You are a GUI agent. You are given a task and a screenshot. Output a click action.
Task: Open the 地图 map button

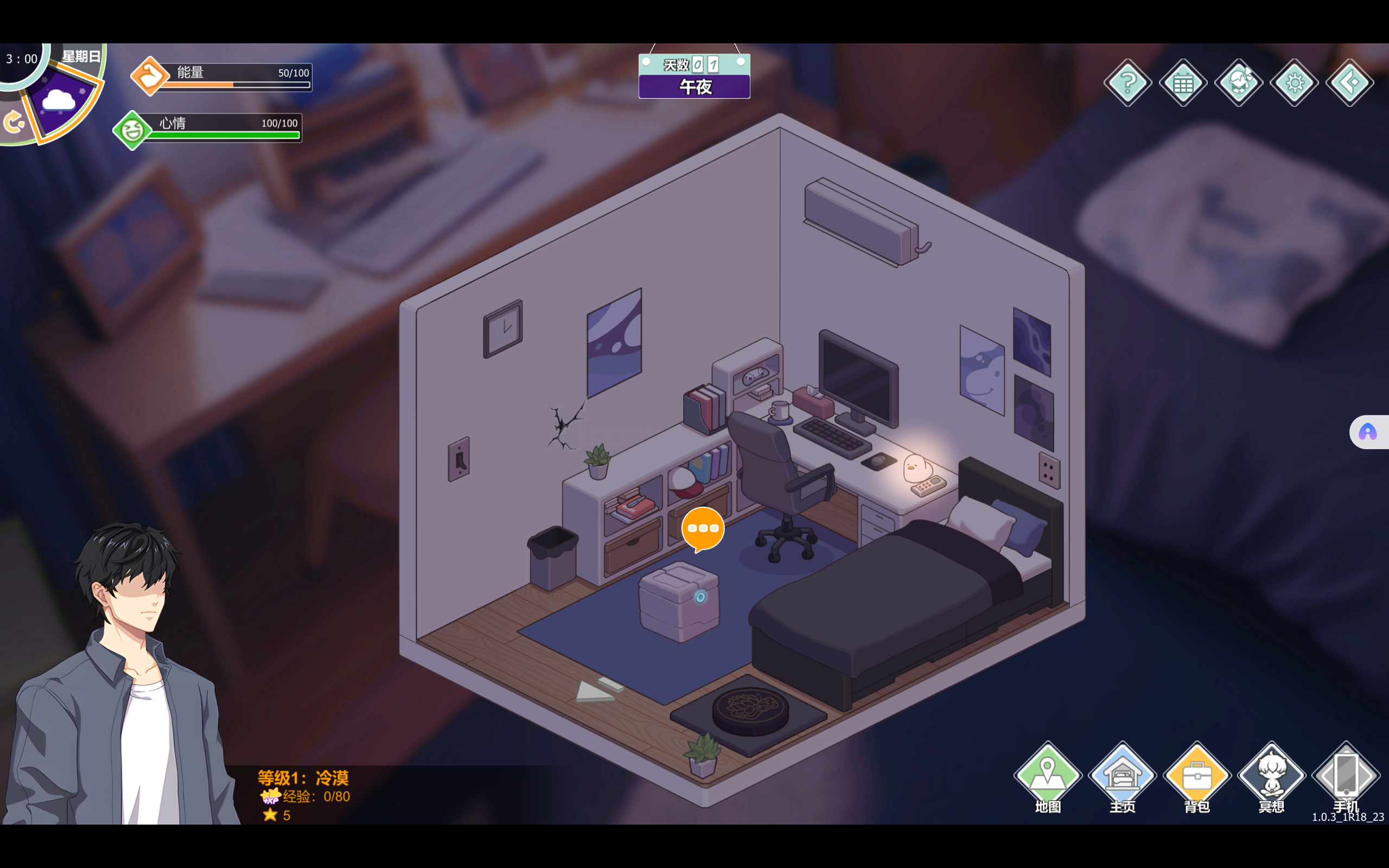point(1048,776)
